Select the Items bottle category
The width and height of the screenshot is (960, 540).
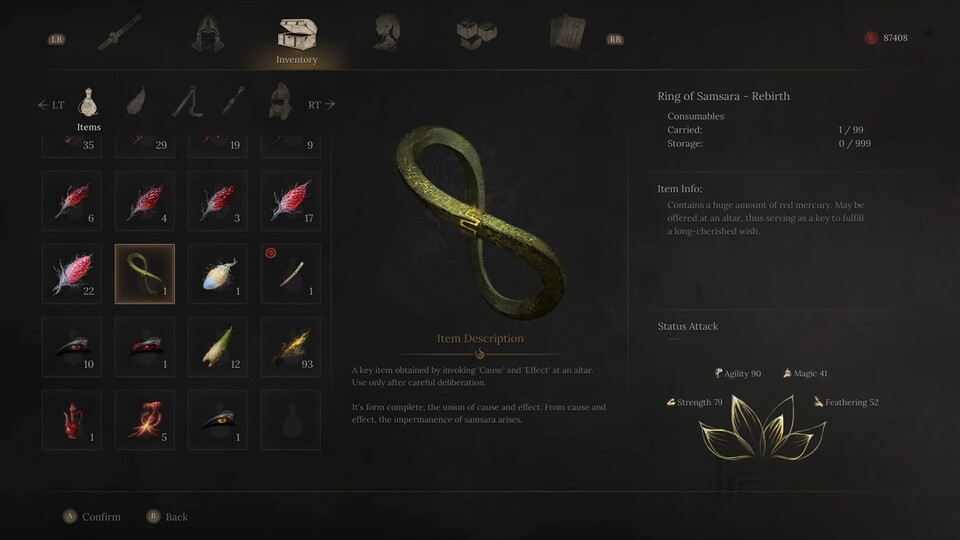click(89, 102)
